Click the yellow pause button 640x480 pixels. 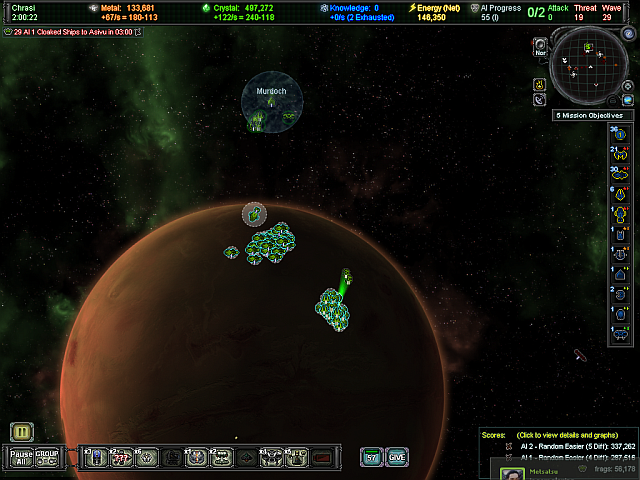(22, 432)
